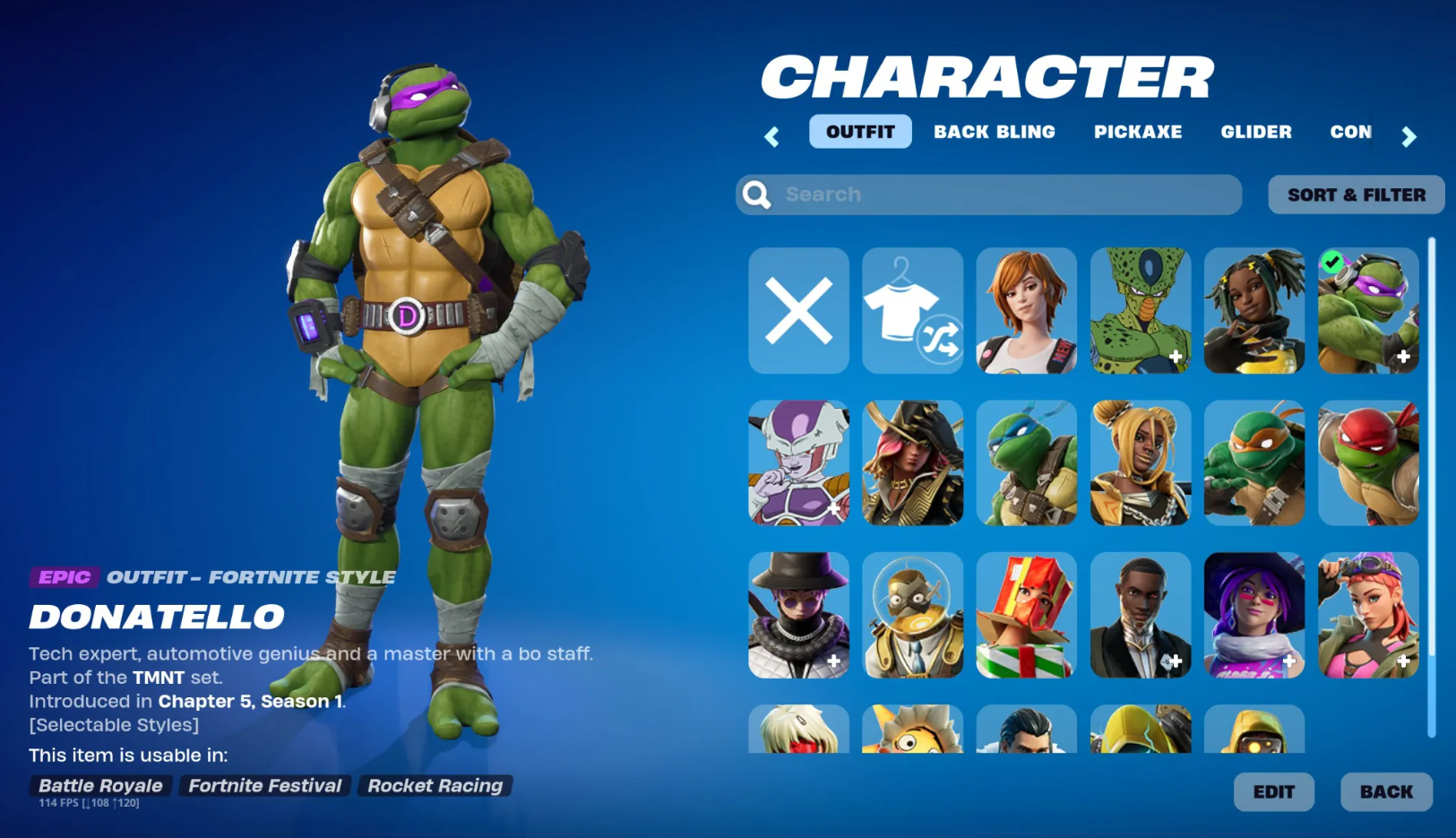Click the Edit button
The width and height of the screenshot is (1456, 838).
coord(1273,792)
